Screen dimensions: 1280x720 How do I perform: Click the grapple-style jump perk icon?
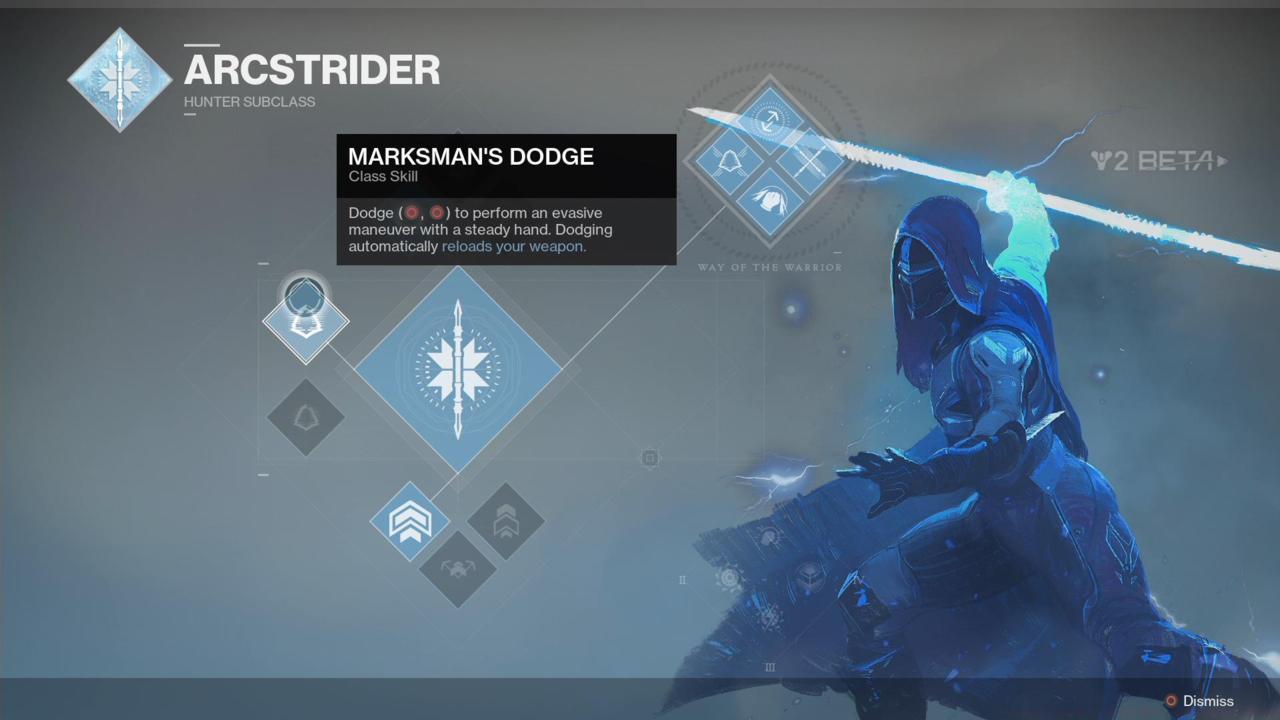click(x=458, y=570)
